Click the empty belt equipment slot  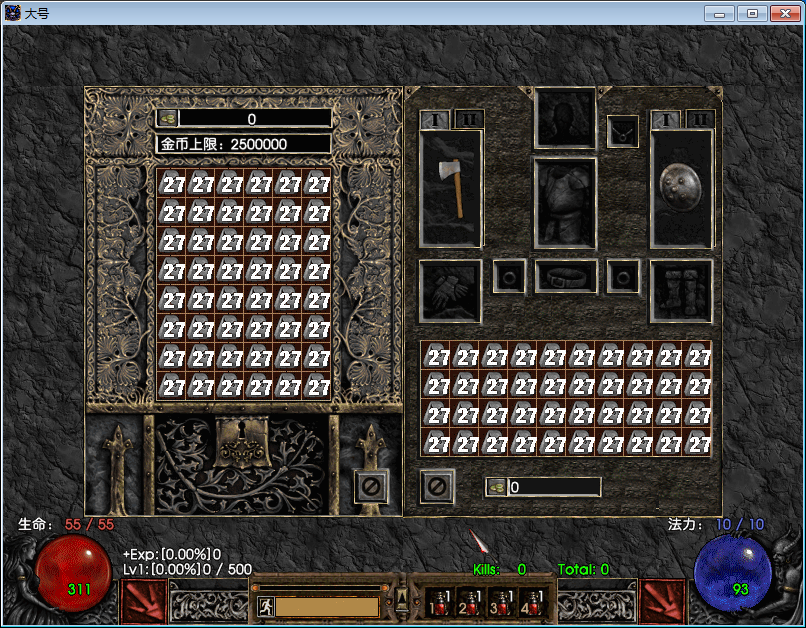(x=565, y=276)
